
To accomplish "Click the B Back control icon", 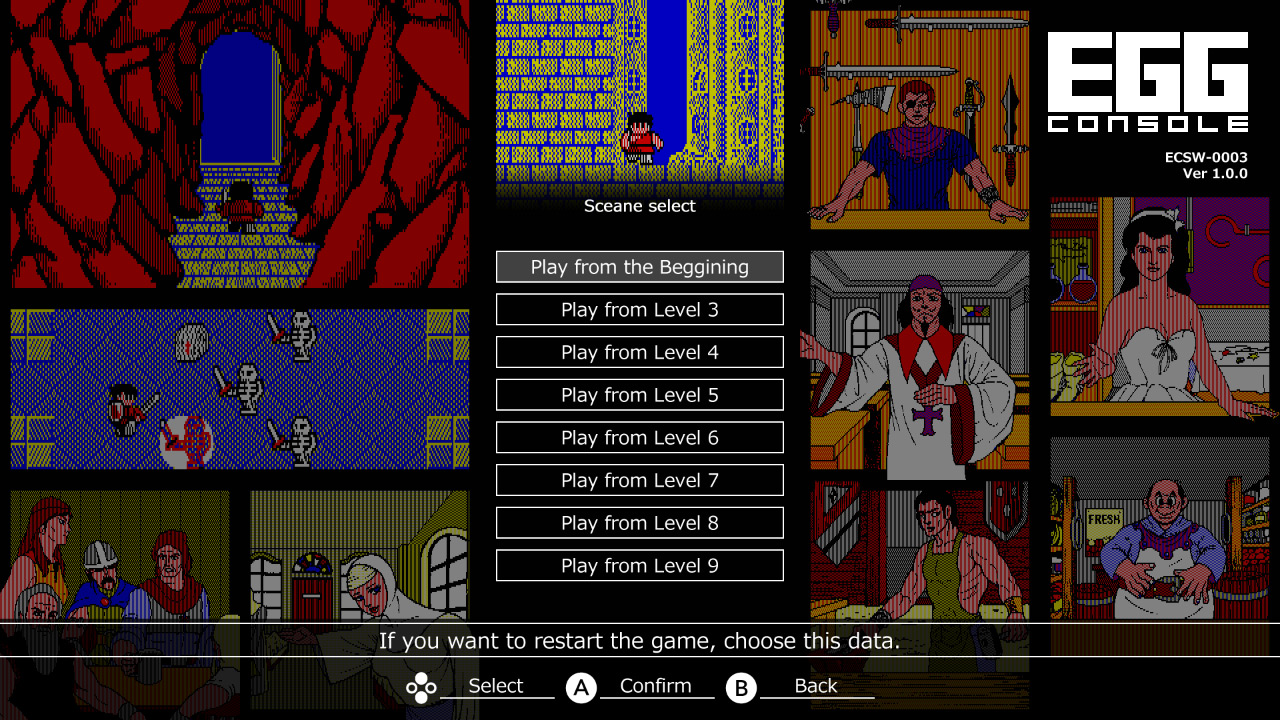I will tap(741, 687).
